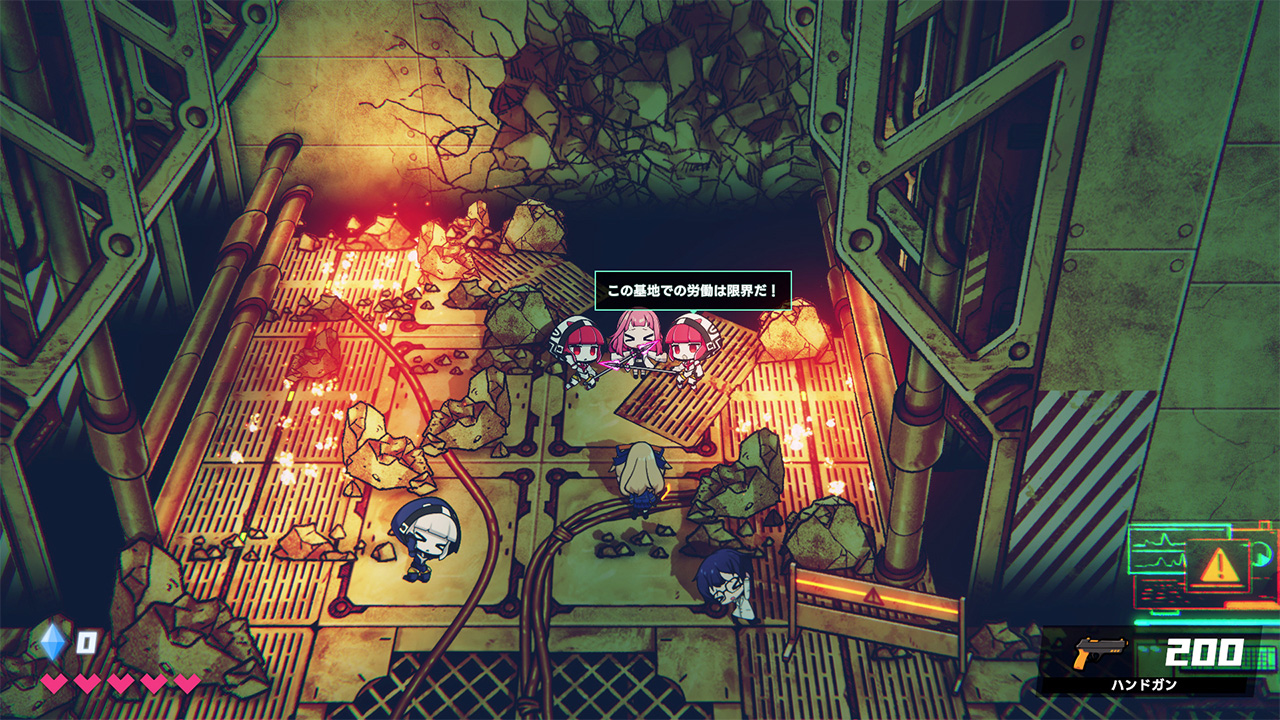This screenshot has width=1280, height=720.
Task: Select the handgun weapon icon
Action: pos(1099,653)
